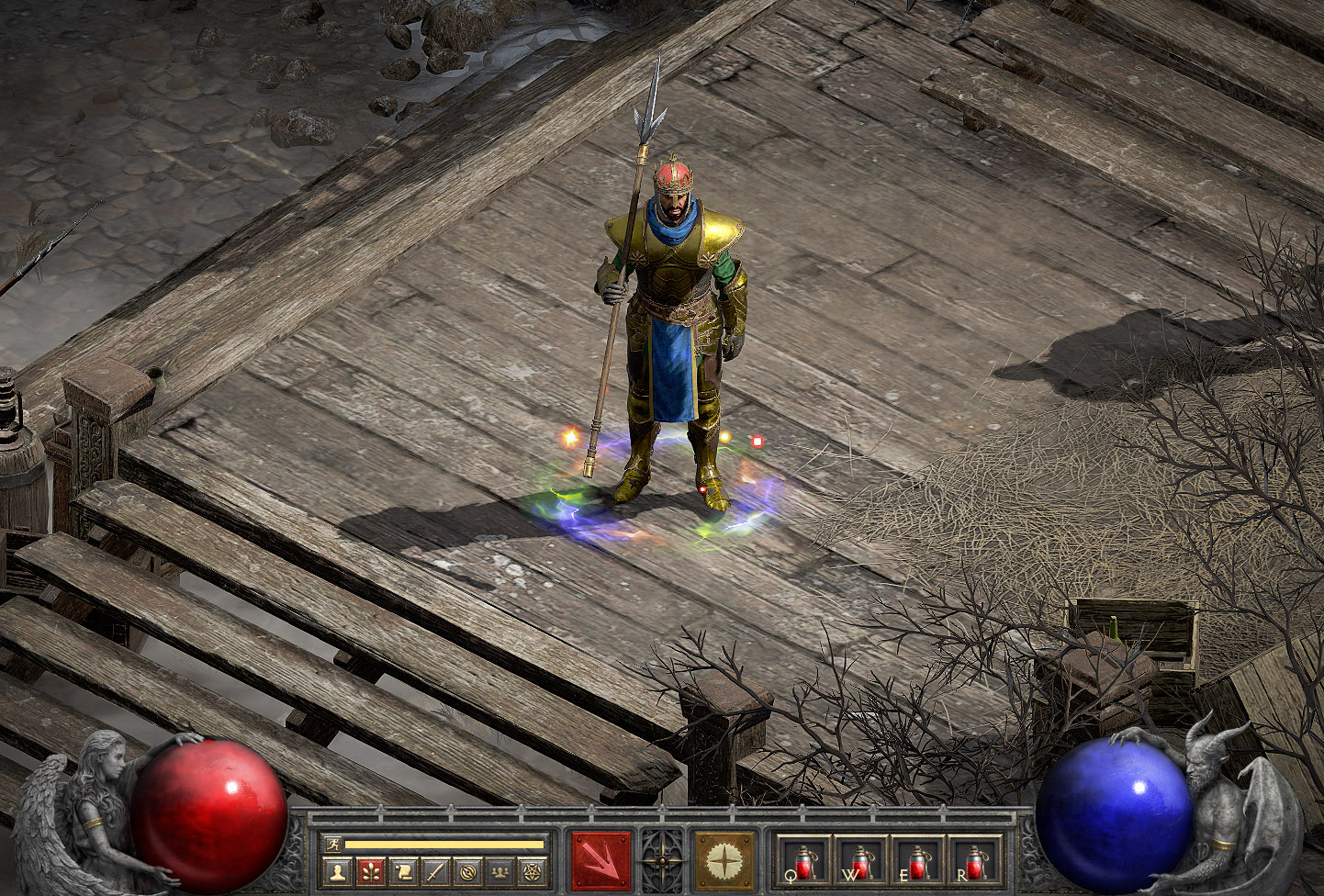Open the character sheet bust icon
The image size is (1324, 896).
click(x=338, y=871)
